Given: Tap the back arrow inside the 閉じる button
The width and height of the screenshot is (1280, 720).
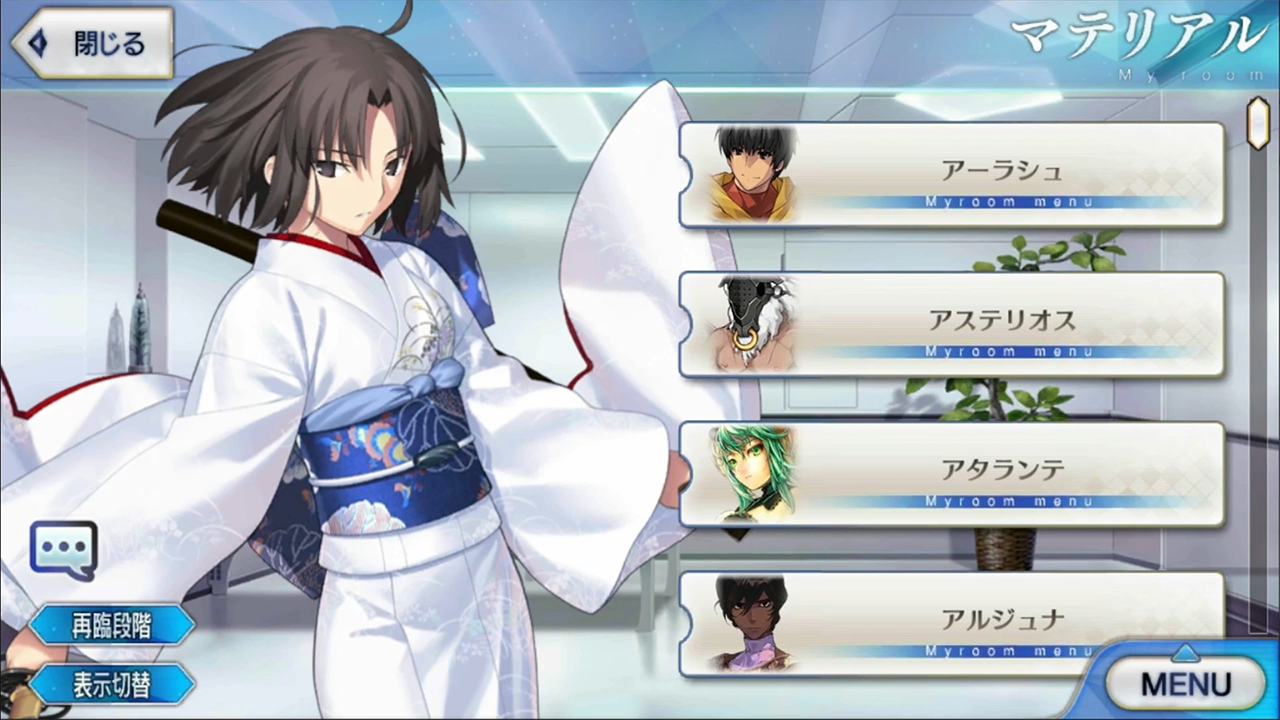Looking at the screenshot, I should point(37,43).
